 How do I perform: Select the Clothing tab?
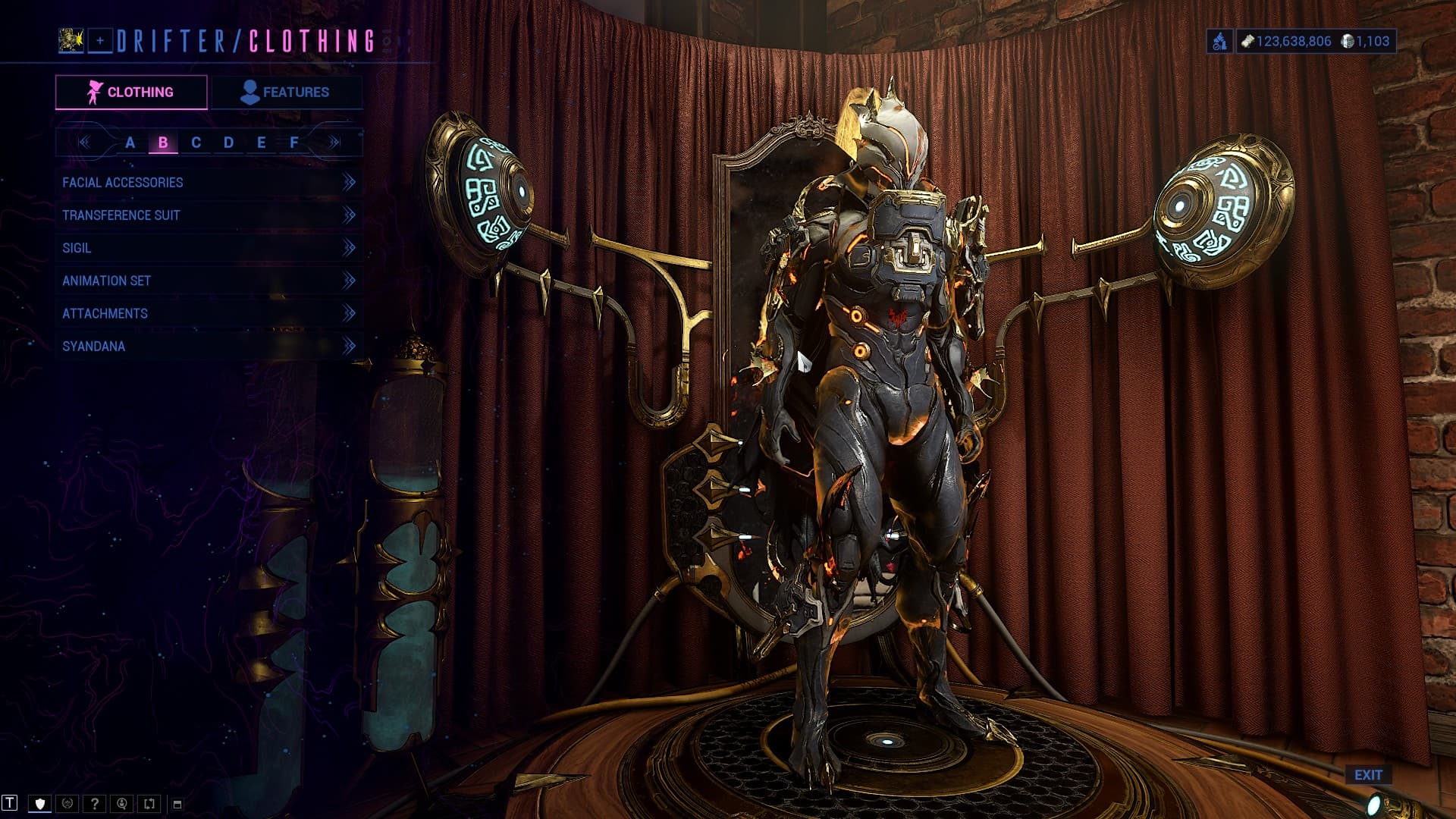click(x=131, y=93)
